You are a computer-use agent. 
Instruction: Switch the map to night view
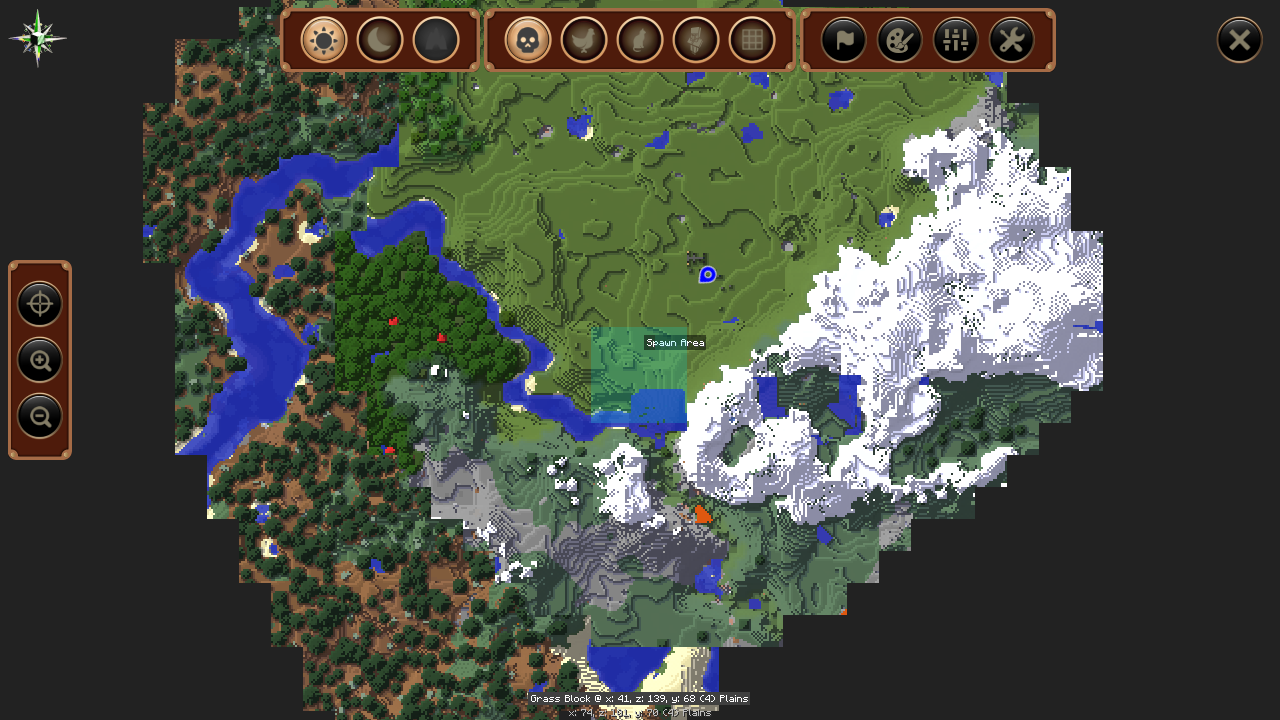point(380,41)
